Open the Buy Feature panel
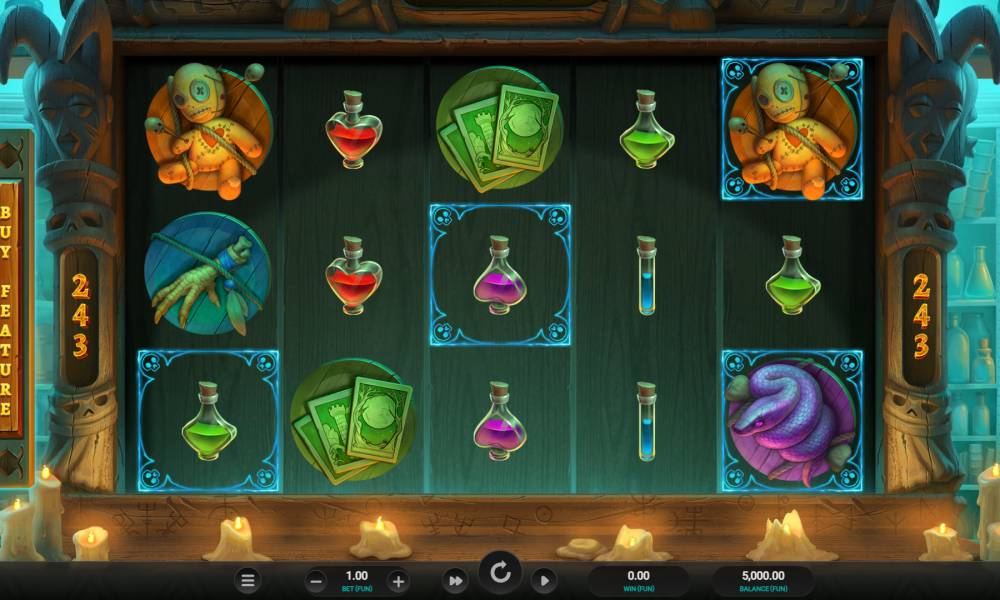Image resolution: width=1000 pixels, height=600 pixels. pos(7,310)
